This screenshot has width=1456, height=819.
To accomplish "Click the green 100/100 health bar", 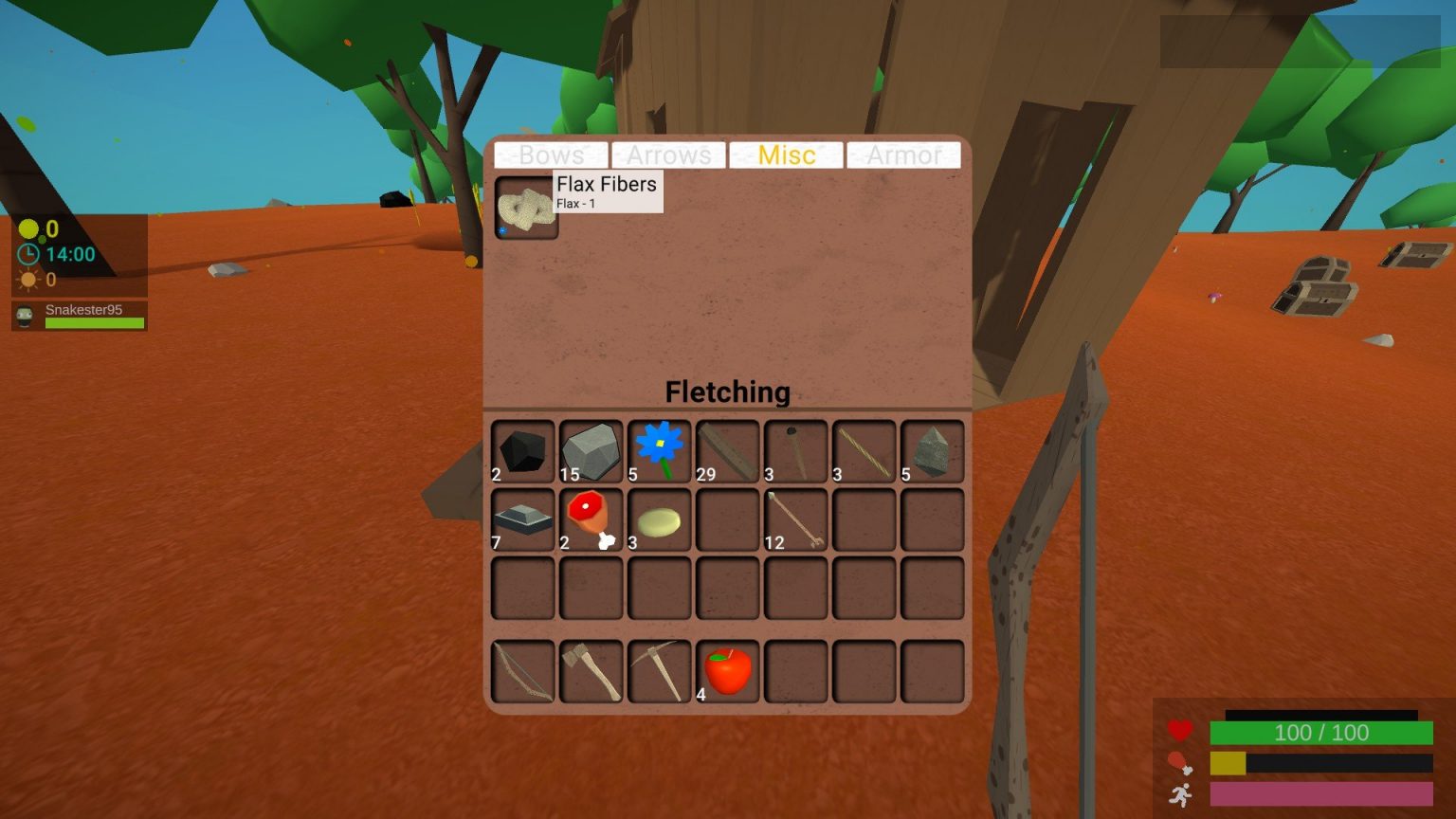I will click(1320, 732).
